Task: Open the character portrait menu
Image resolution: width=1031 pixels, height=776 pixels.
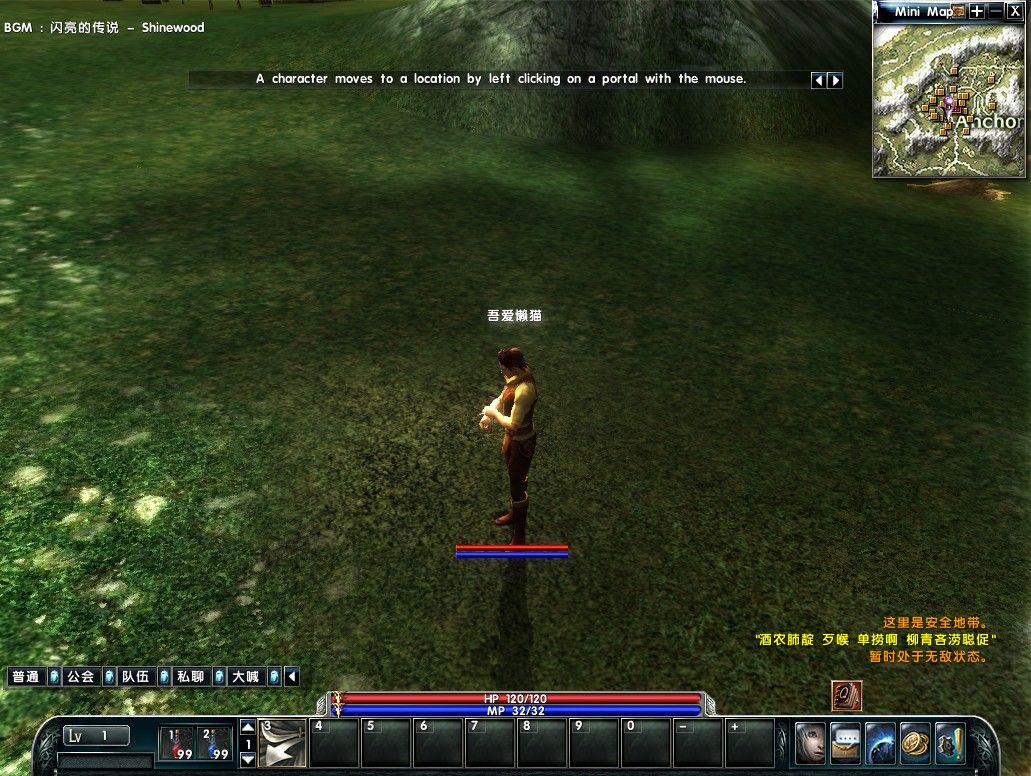Action: tap(811, 743)
